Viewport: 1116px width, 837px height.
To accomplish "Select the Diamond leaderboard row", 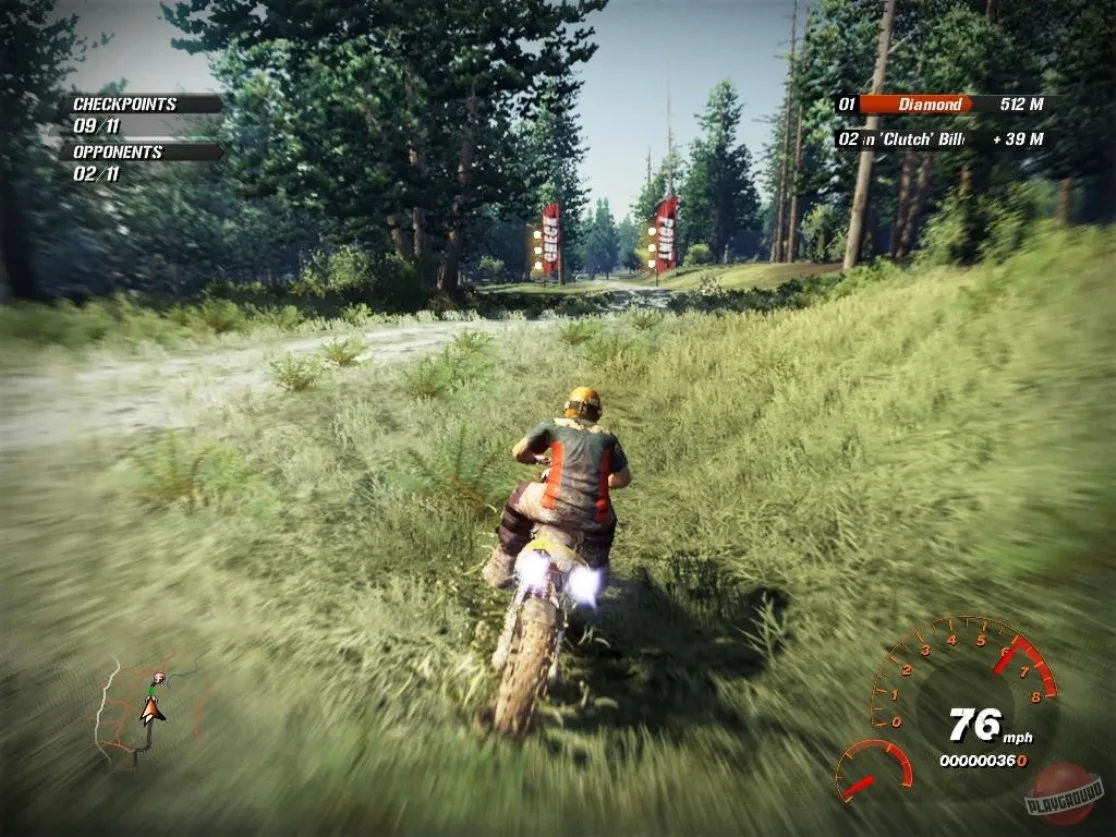I will [x=940, y=104].
